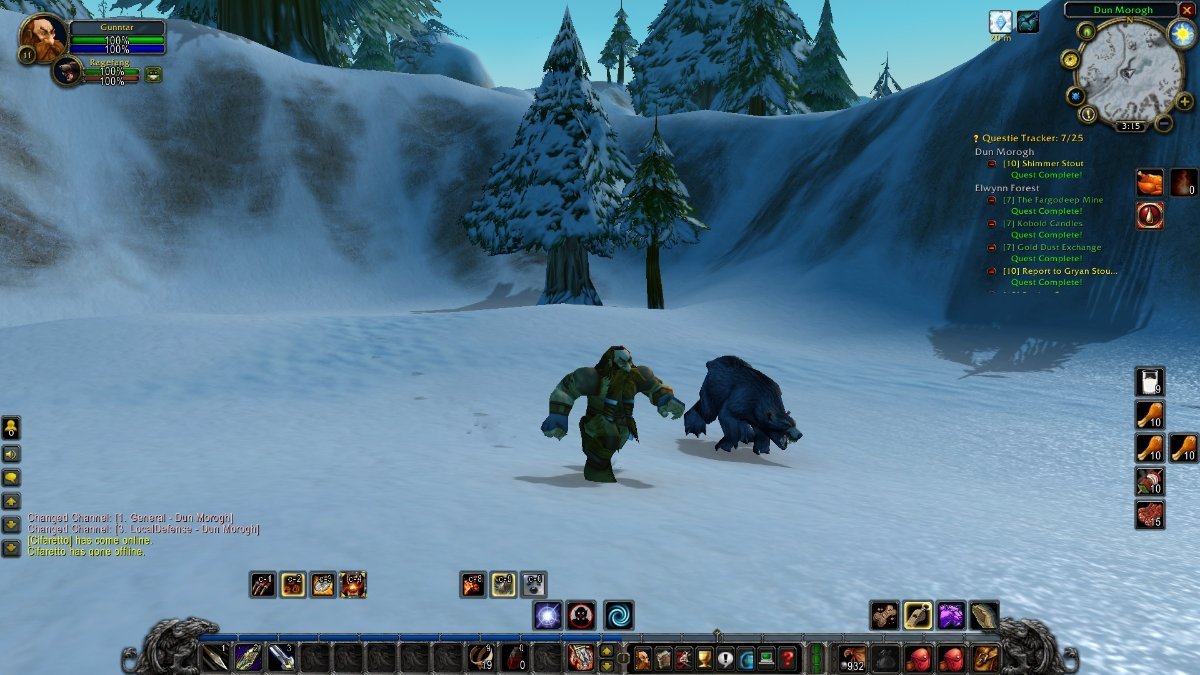The image size is (1200, 675).
Task: Open the backpack showing 932 in the bag bar
Action: 853,658
